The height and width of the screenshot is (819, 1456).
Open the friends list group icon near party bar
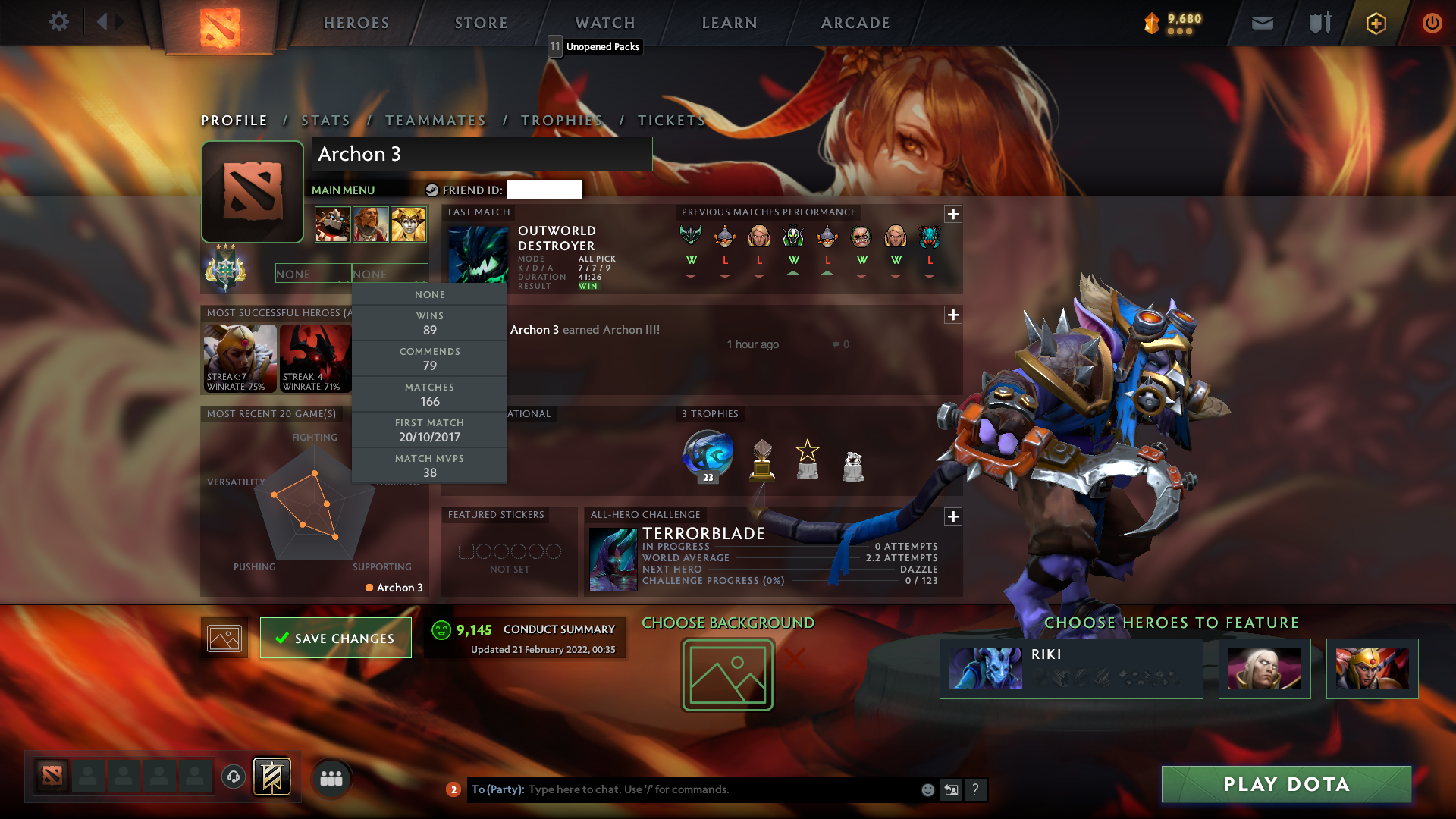coord(331,777)
